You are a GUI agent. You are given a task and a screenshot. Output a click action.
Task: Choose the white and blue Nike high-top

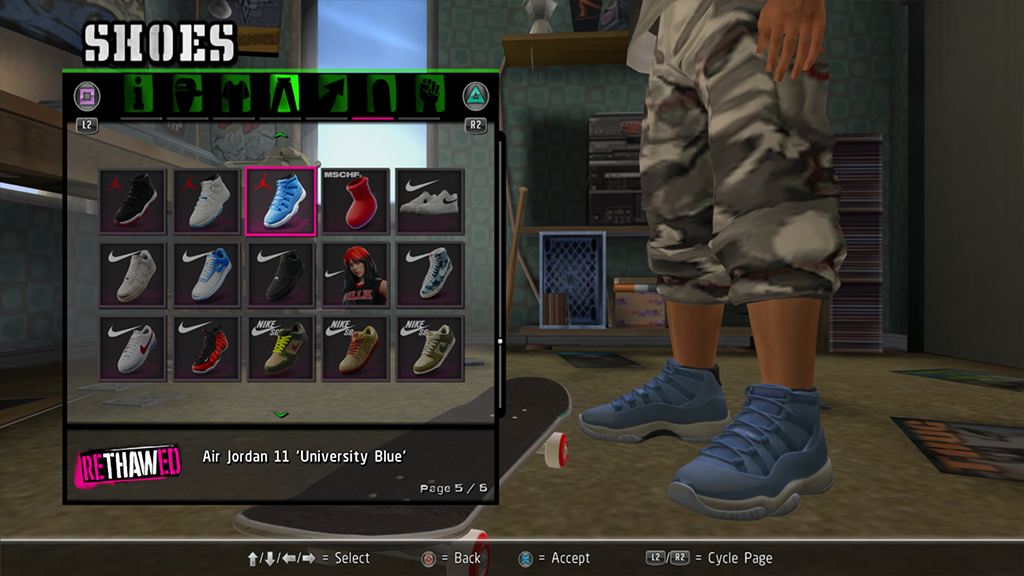(x=206, y=275)
